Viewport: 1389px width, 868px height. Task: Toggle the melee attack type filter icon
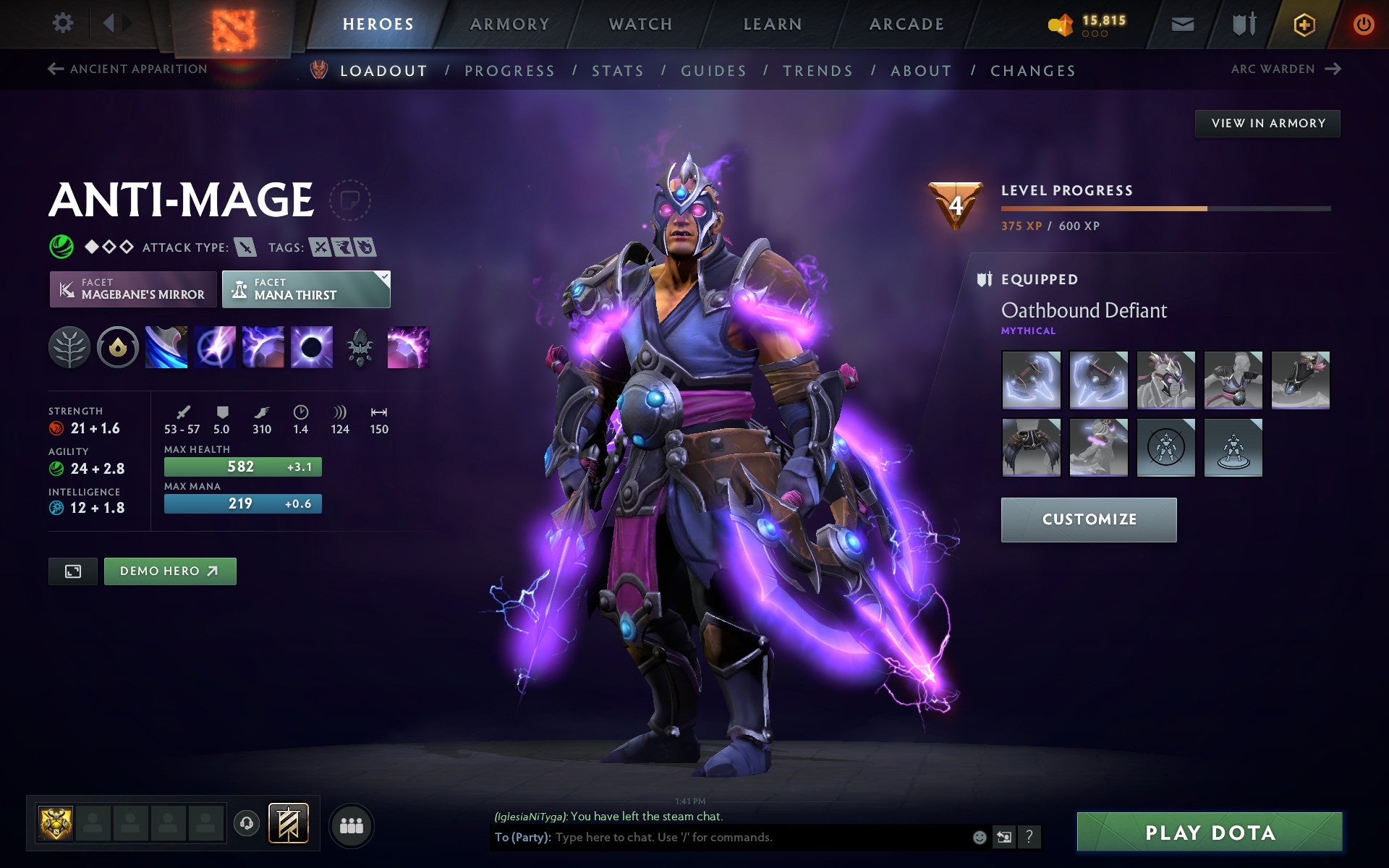pos(247,247)
